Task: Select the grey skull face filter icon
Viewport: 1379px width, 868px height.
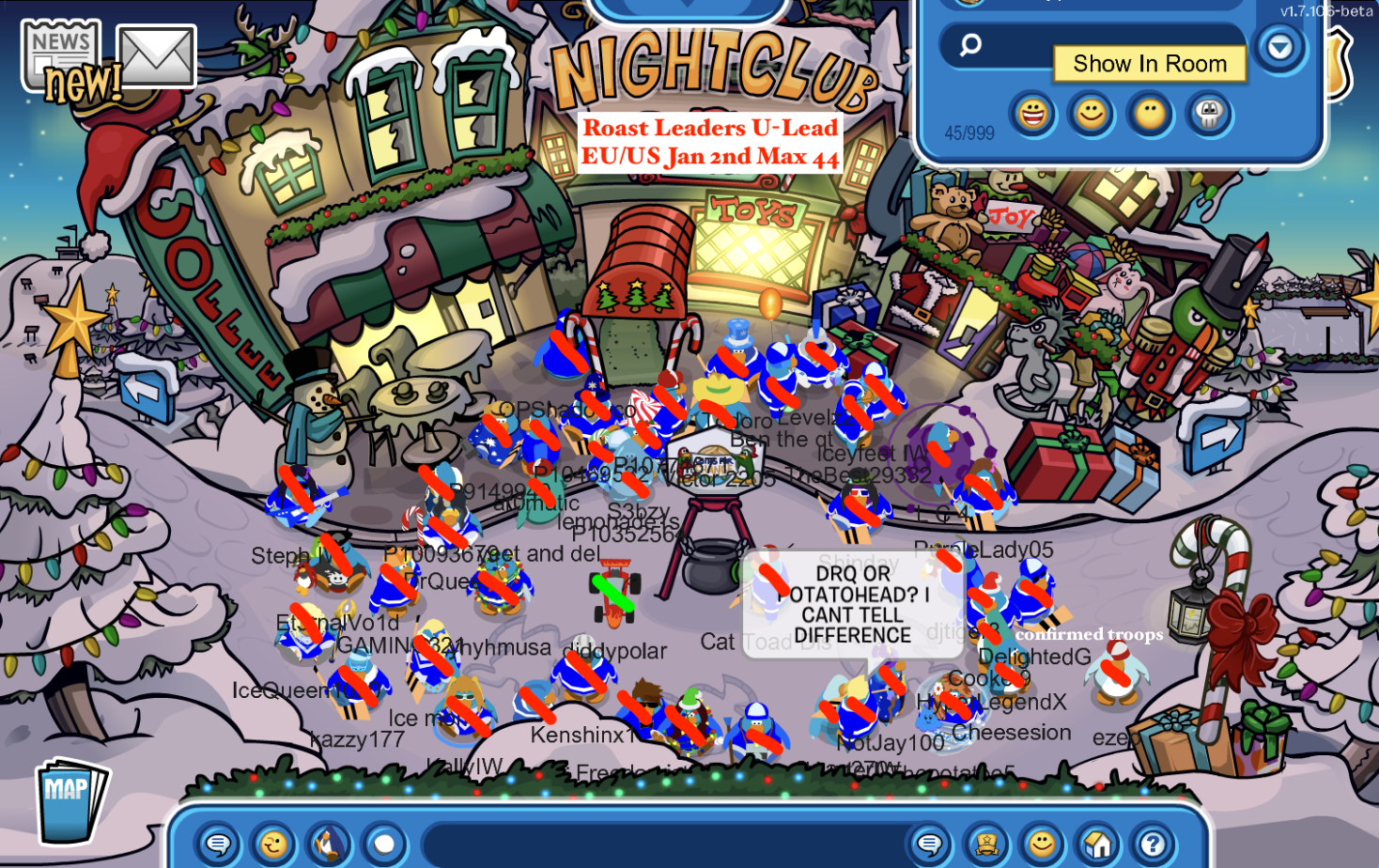Action: [1209, 115]
